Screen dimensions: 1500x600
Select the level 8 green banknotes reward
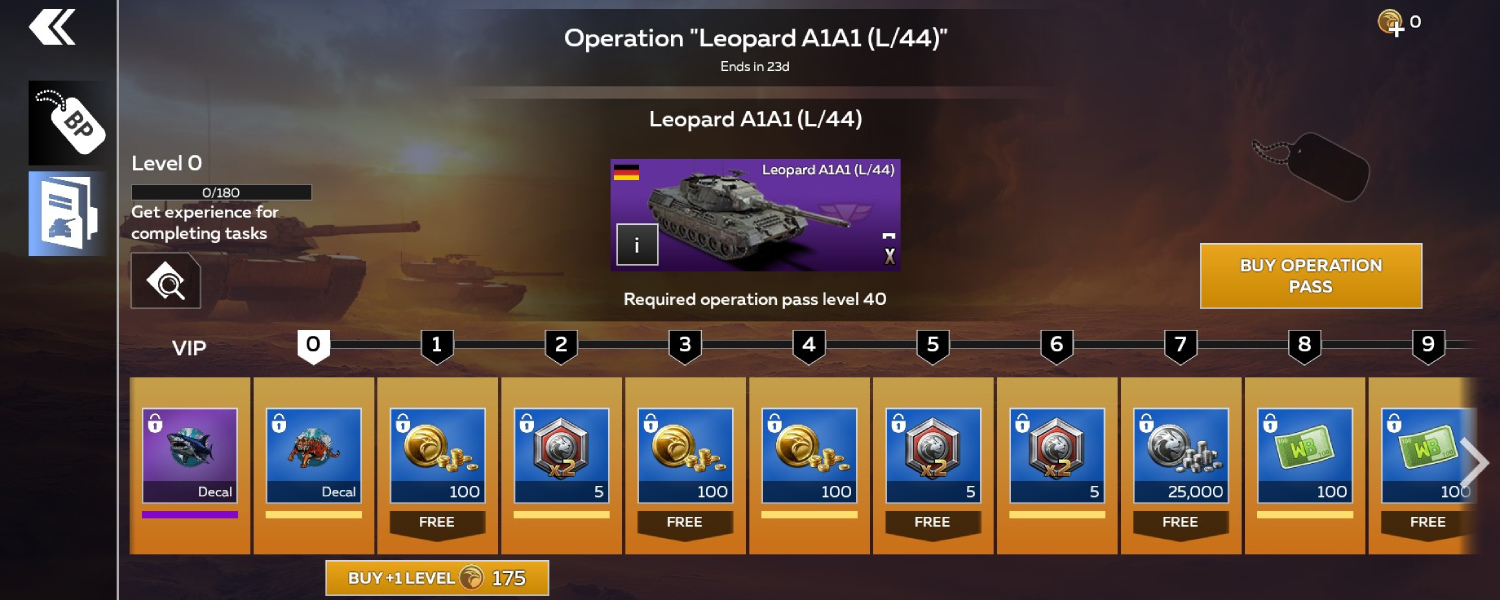click(x=1305, y=455)
